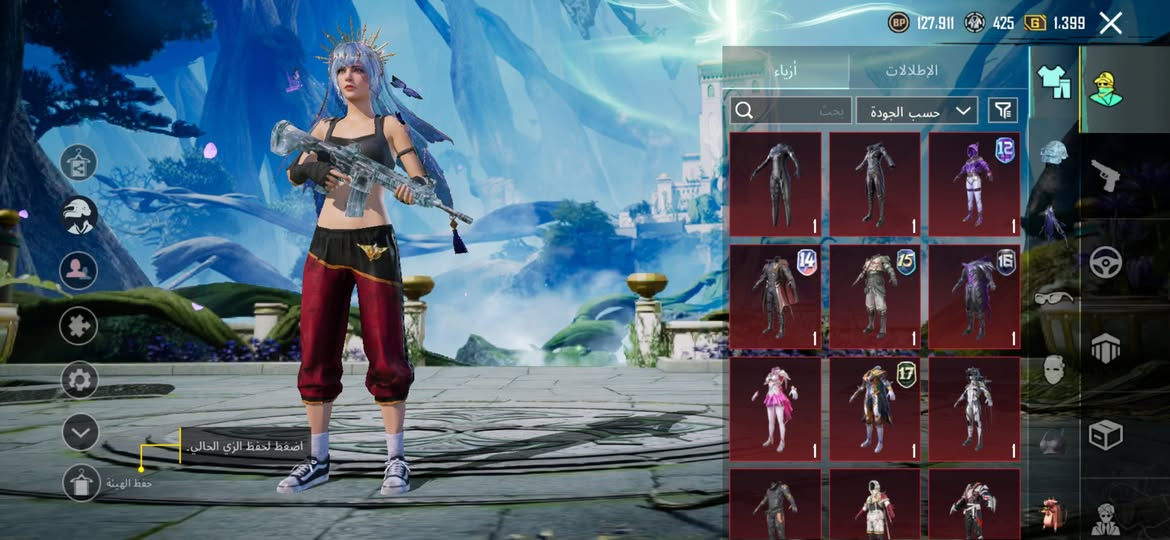Choose the blue-and-gold outfit numbered 17
This screenshot has width=1170, height=540.
click(x=875, y=409)
